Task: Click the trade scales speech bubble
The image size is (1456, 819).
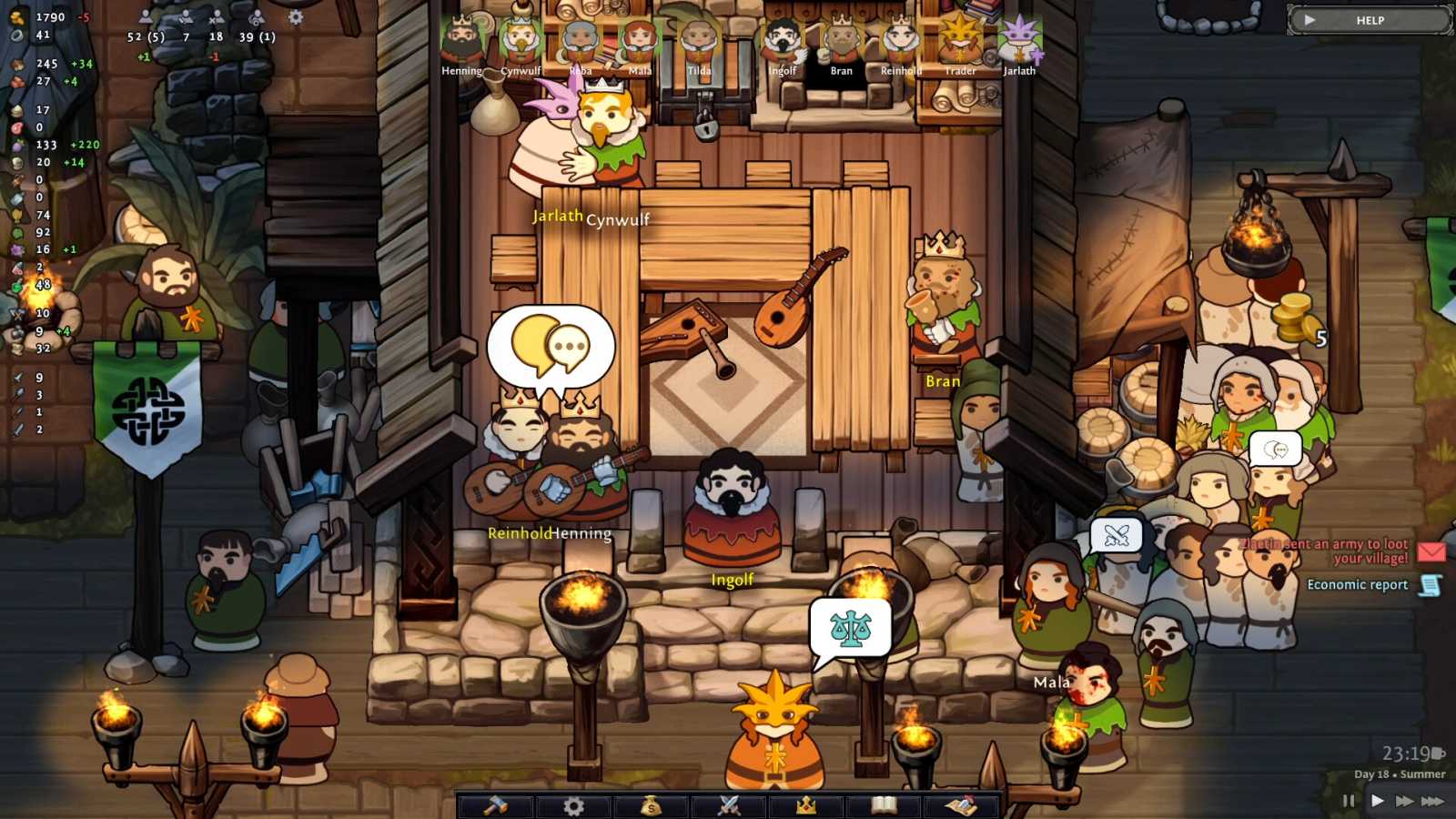Action: [x=850, y=625]
